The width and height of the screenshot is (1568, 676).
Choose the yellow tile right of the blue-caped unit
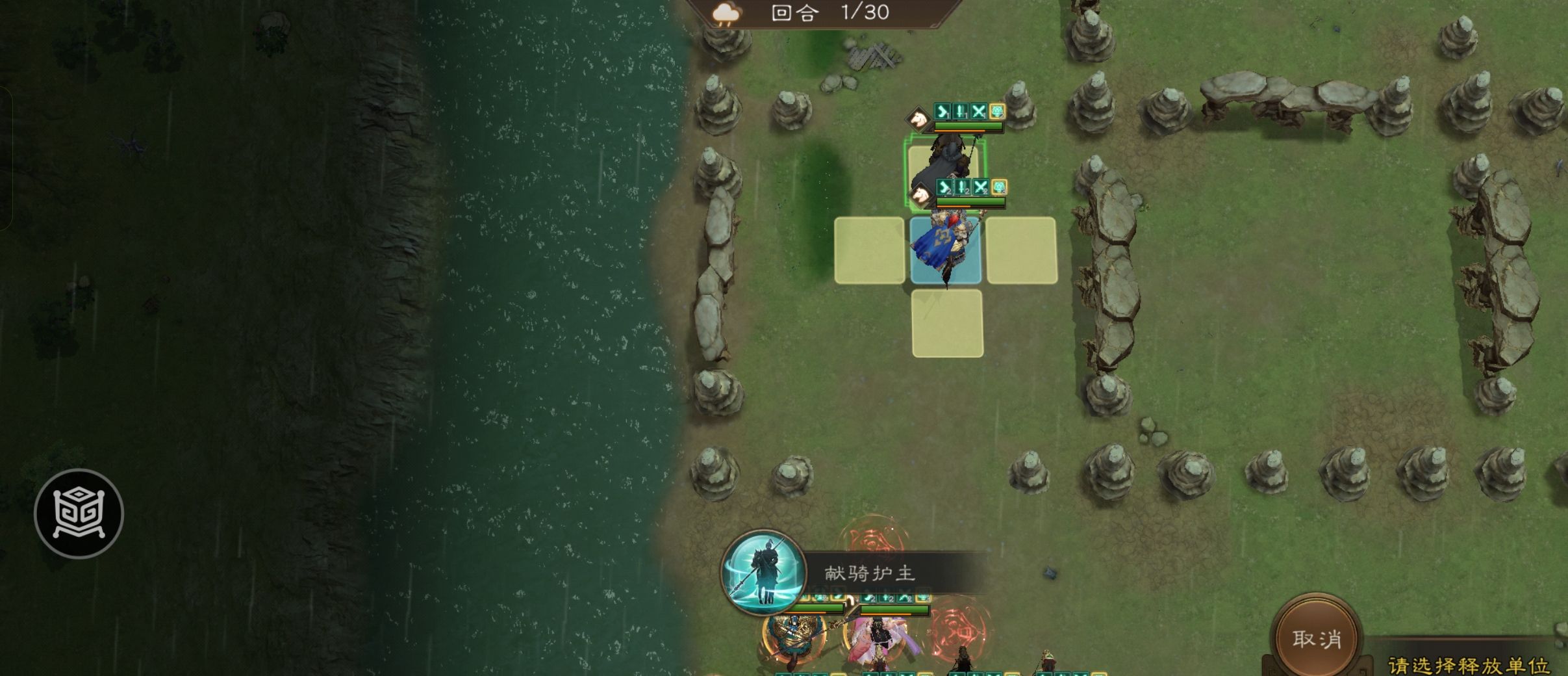[x=1021, y=251]
